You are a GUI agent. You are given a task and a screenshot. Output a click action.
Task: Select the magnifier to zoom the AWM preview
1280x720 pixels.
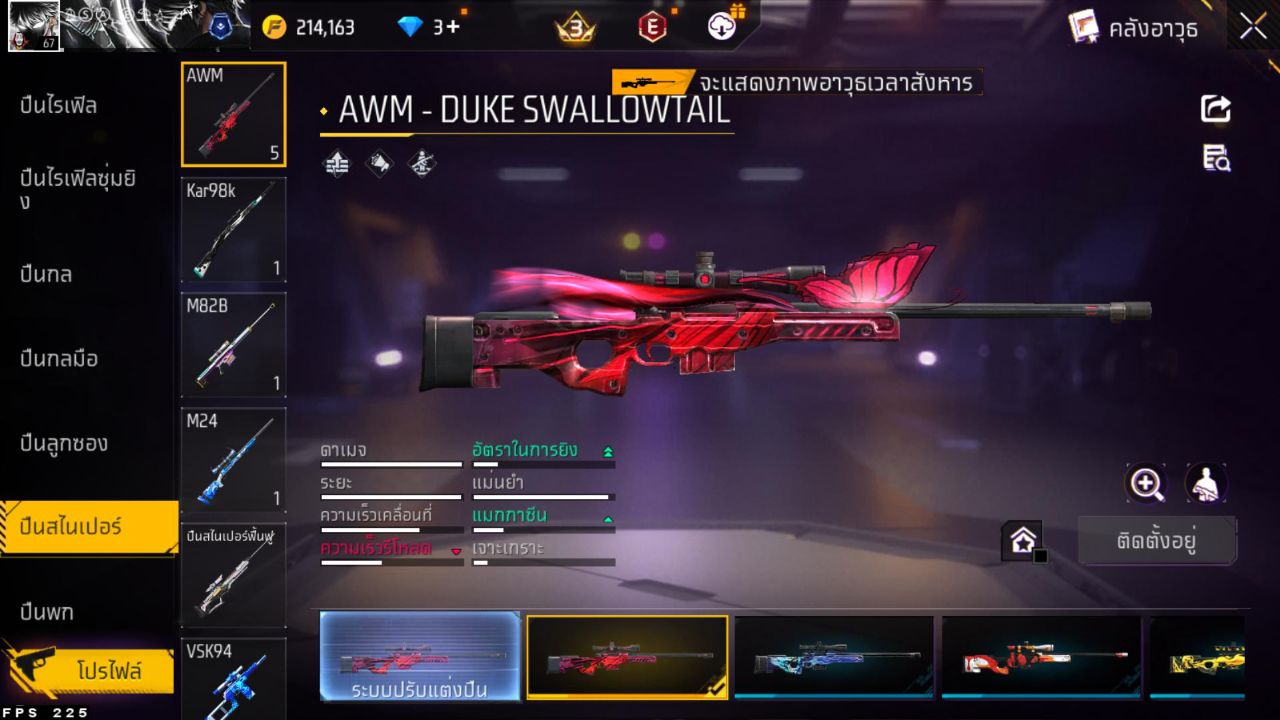1147,484
